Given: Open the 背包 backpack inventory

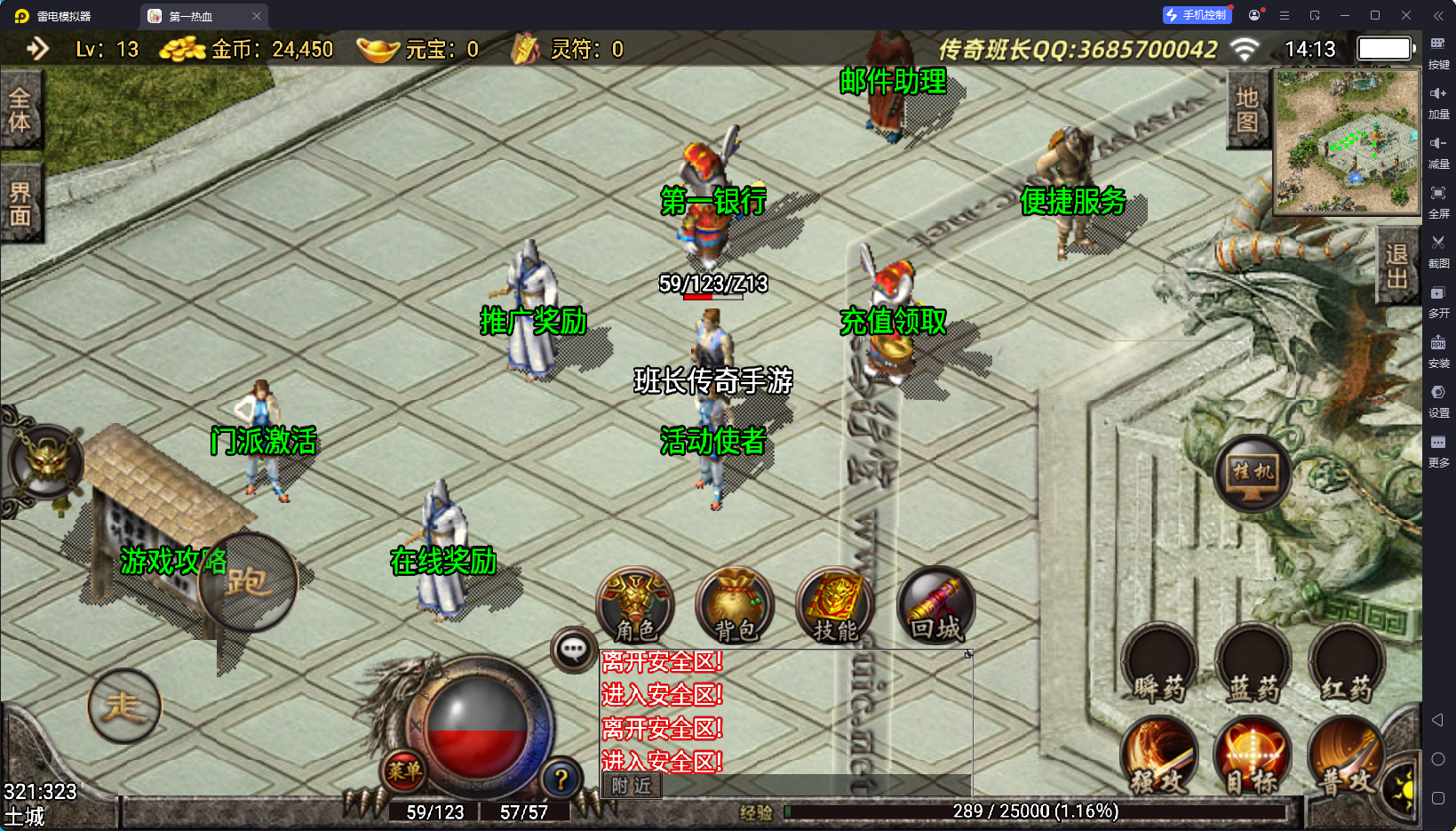Looking at the screenshot, I should (735, 604).
